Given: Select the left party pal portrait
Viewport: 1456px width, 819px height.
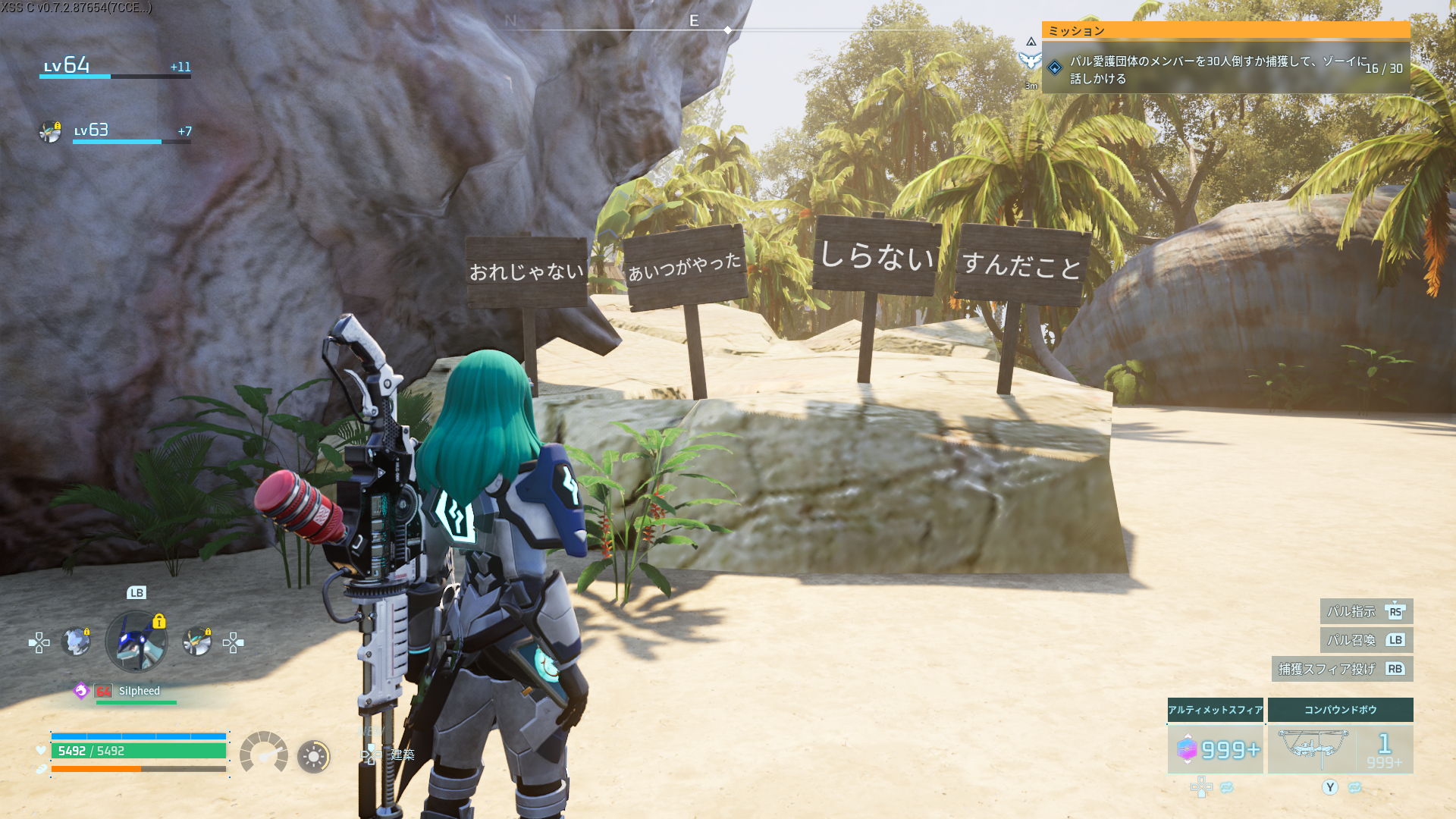Looking at the screenshot, I should (76, 642).
